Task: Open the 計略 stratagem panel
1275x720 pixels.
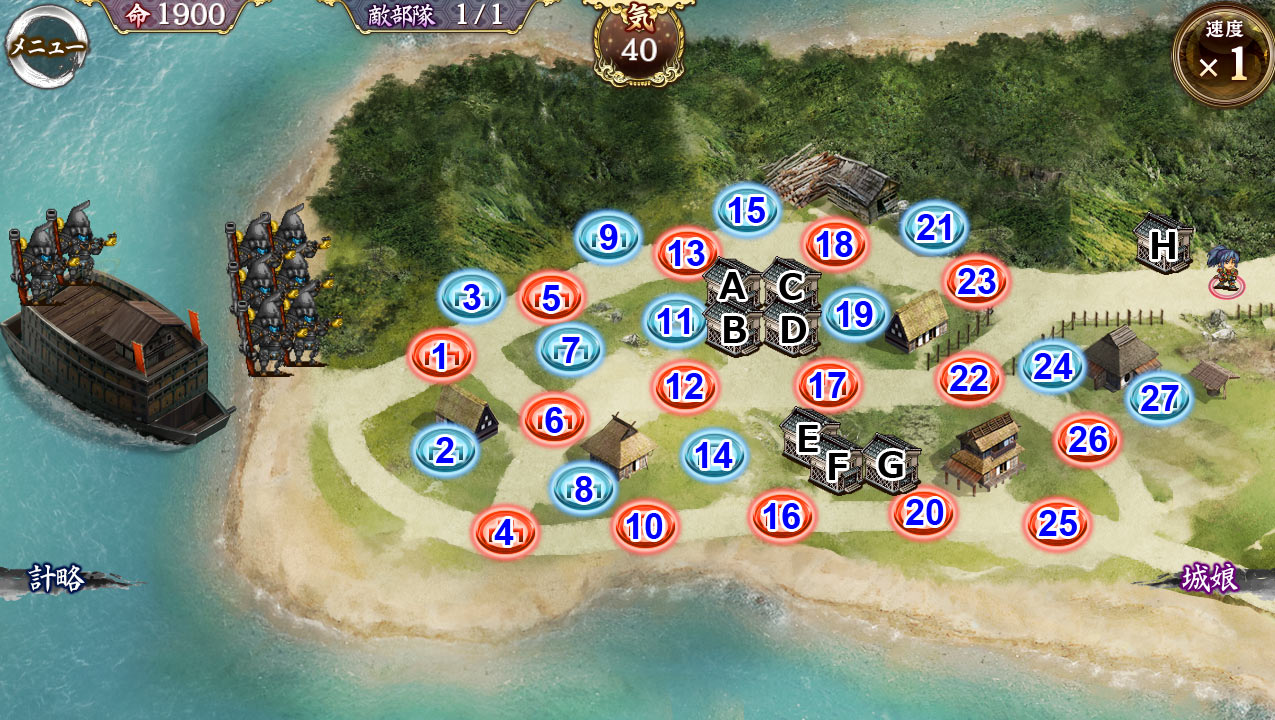Action: [56, 579]
